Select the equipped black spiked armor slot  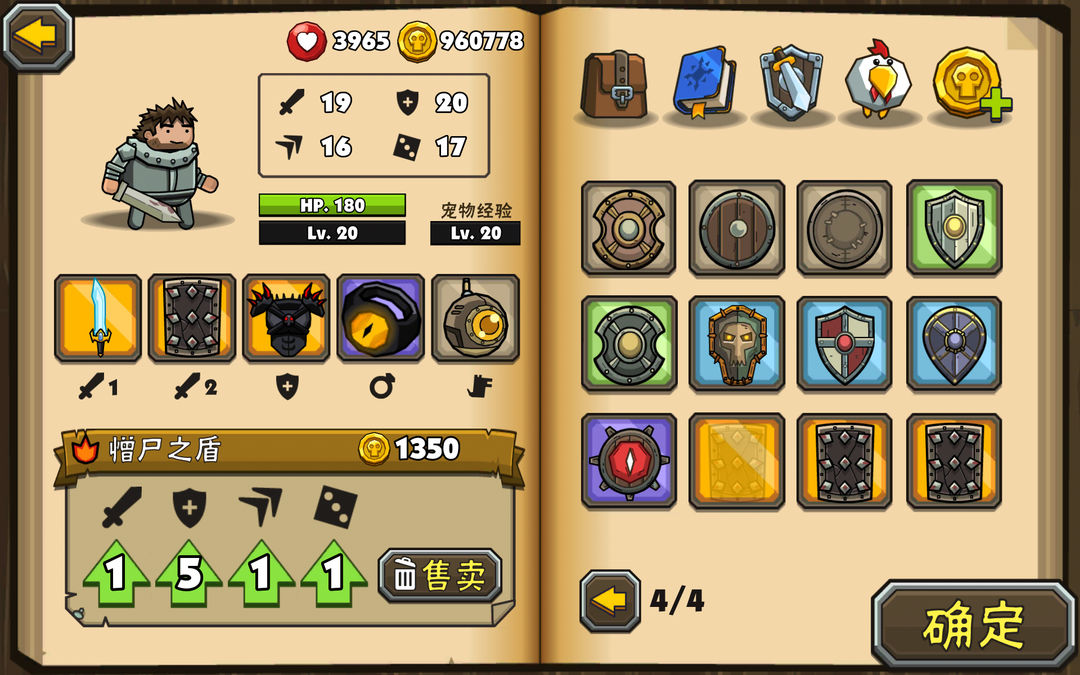click(286, 318)
